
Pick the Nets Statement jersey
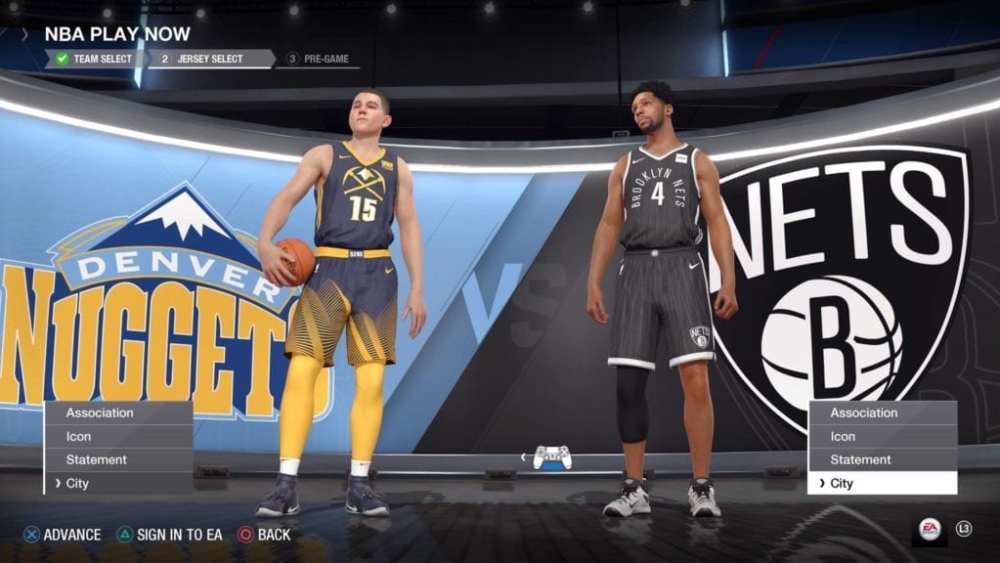click(882, 460)
